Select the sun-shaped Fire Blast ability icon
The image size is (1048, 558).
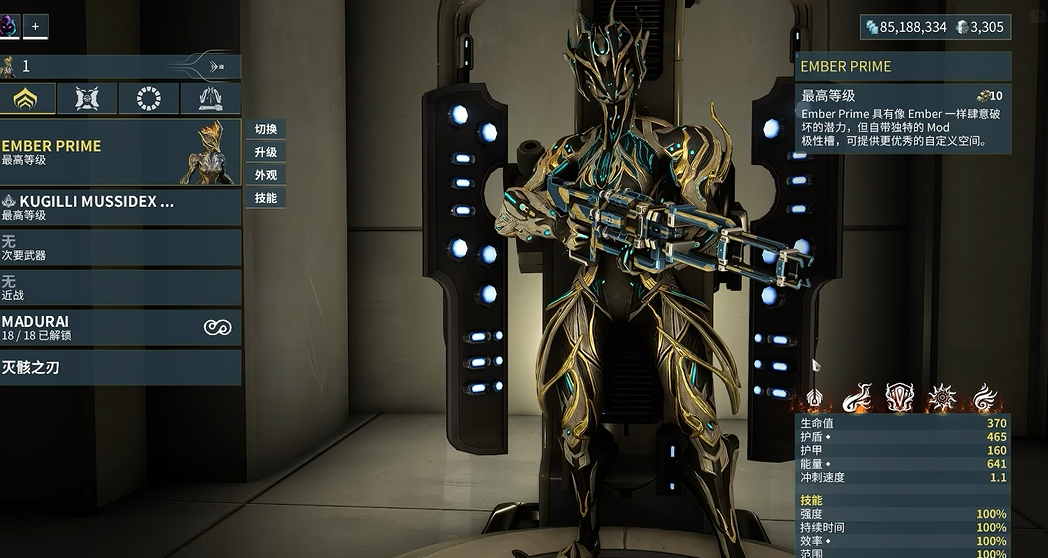[941, 400]
